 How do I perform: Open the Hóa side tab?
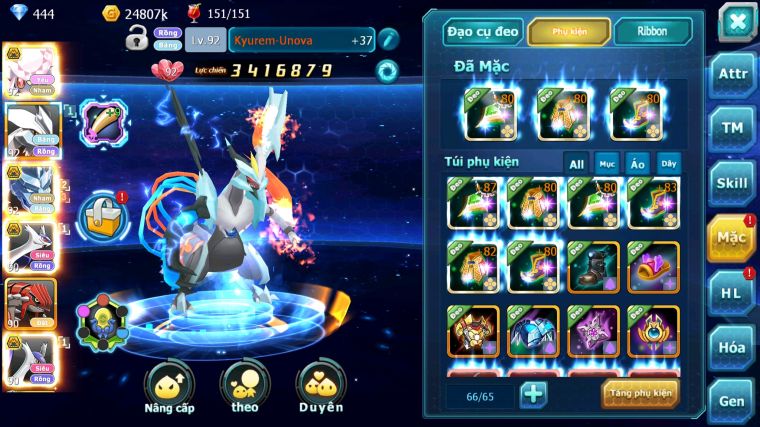pyautogui.click(x=732, y=347)
